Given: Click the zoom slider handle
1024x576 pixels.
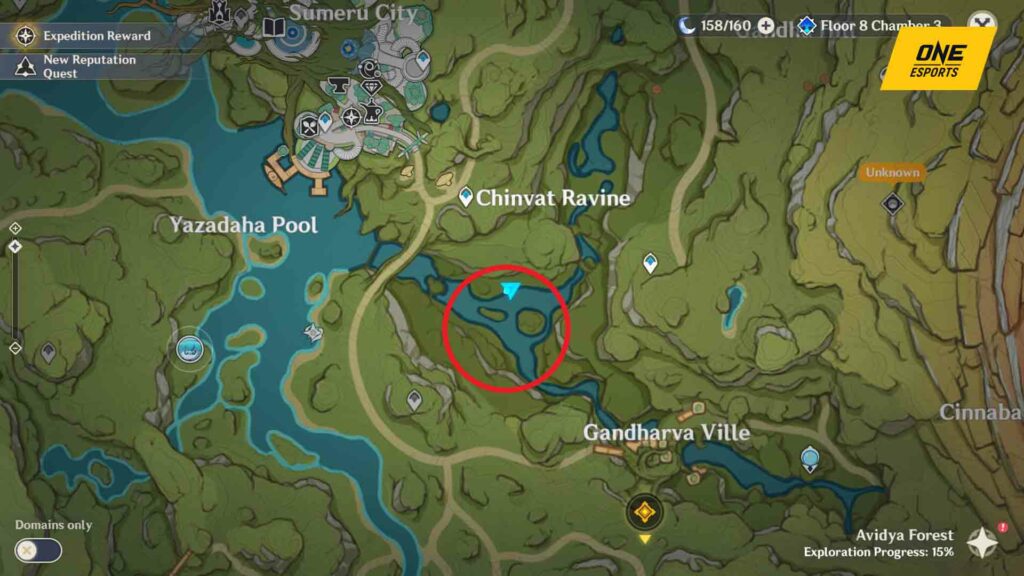Looking at the screenshot, I should (15, 246).
